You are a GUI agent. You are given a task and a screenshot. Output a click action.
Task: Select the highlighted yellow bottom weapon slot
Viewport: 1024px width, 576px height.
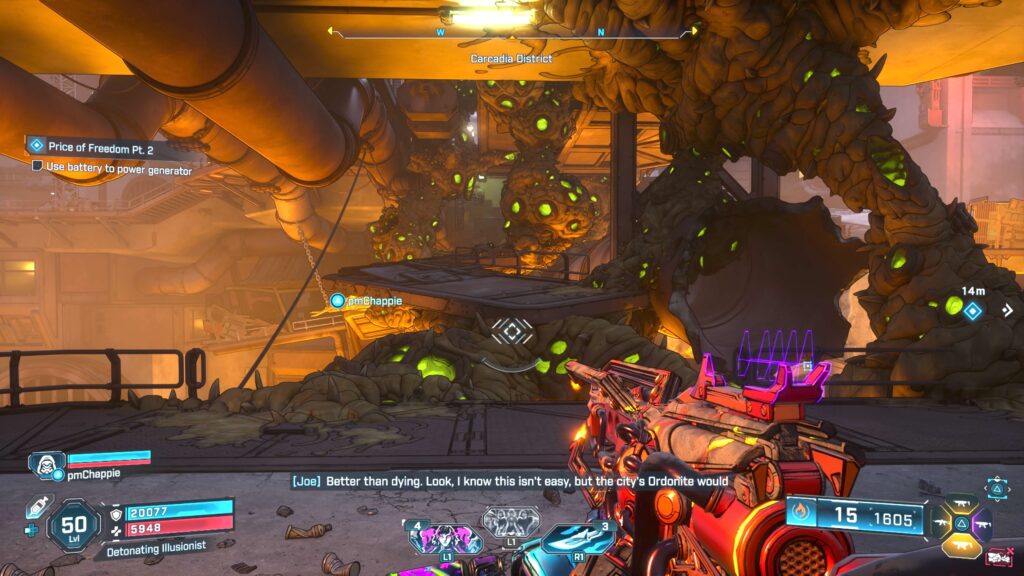(x=960, y=544)
